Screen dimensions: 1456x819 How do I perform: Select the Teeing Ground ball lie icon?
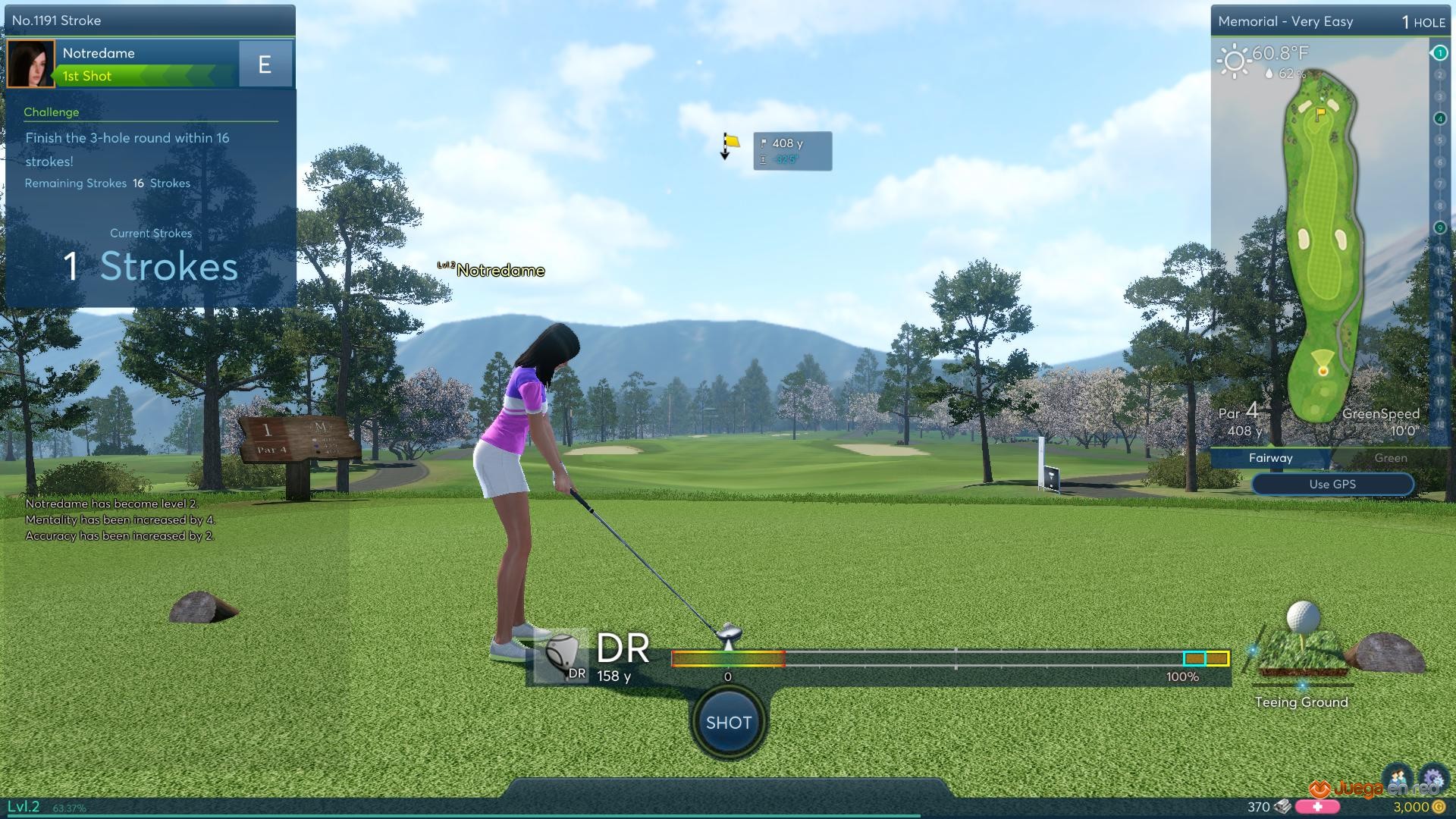[x=1302, y=645]
